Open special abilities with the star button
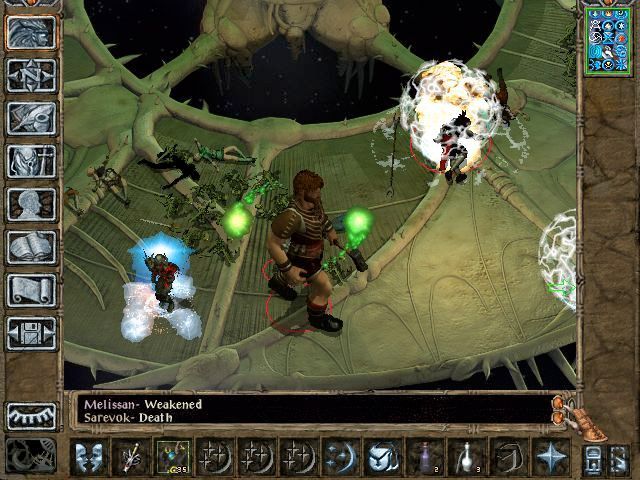 coord(549,456)
